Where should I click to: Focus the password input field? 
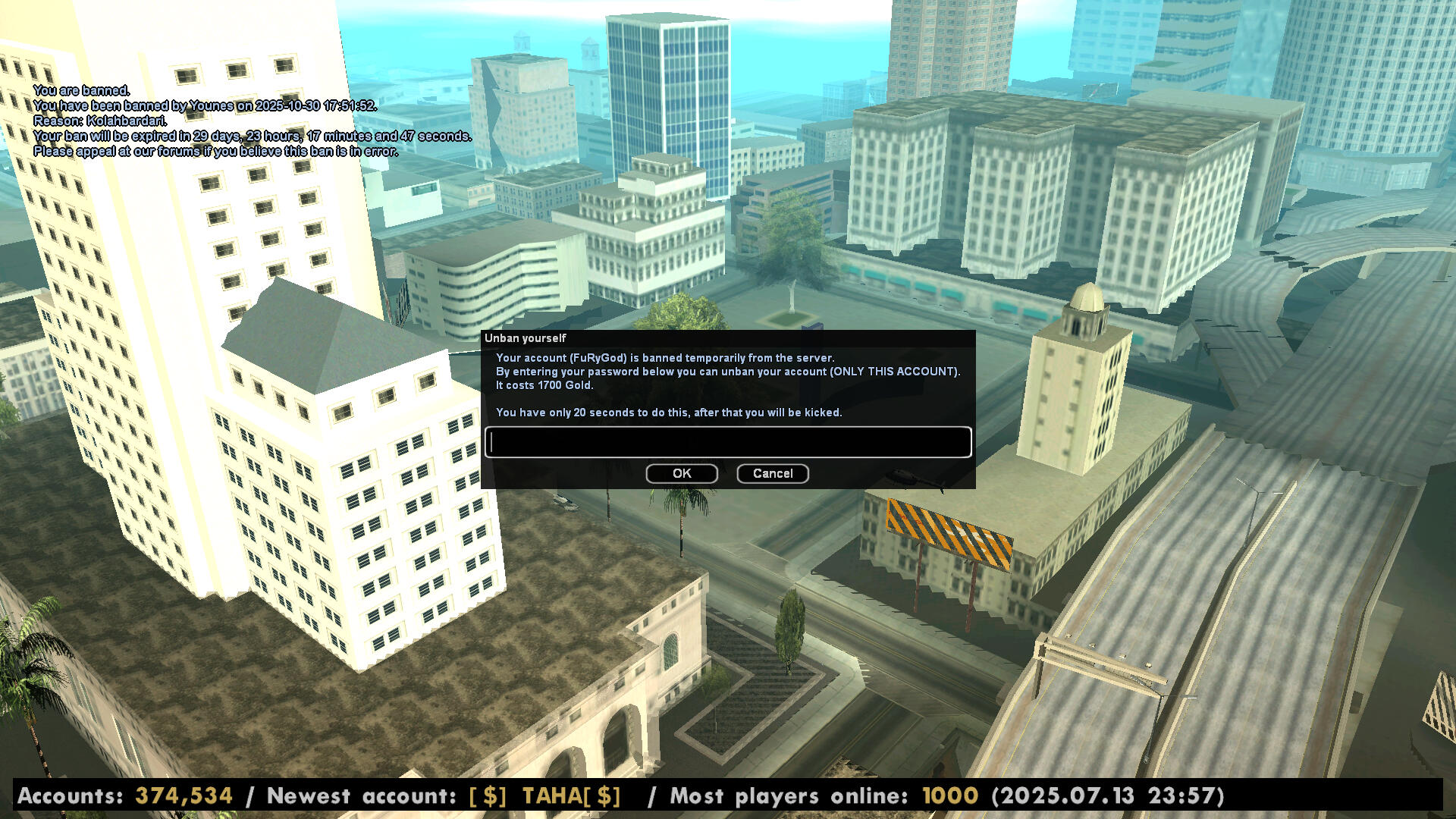[x=728, y=443]
